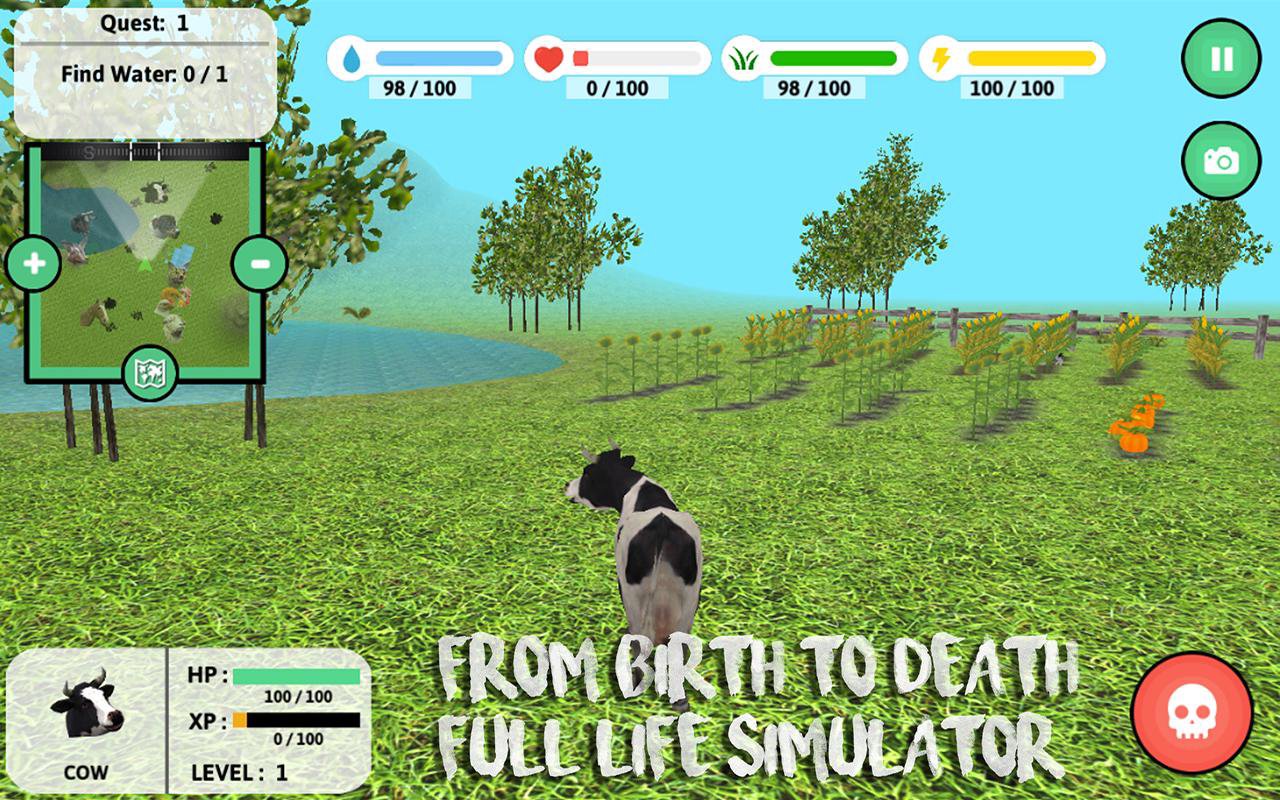Click the compass strip above the minimap
This screenshot has height=800, width=1280.
pos(148,152)
